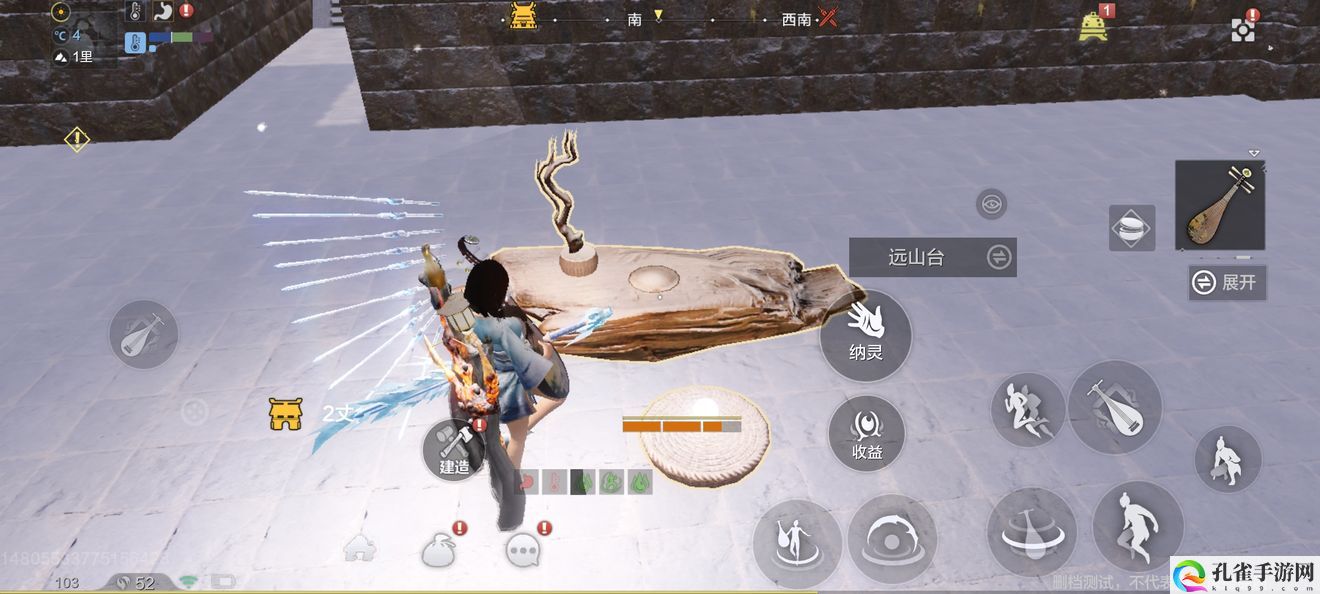Viewport: 1320px width, 594px height.
Task: Expand the panel with 展开
Action: point(1226,283)
